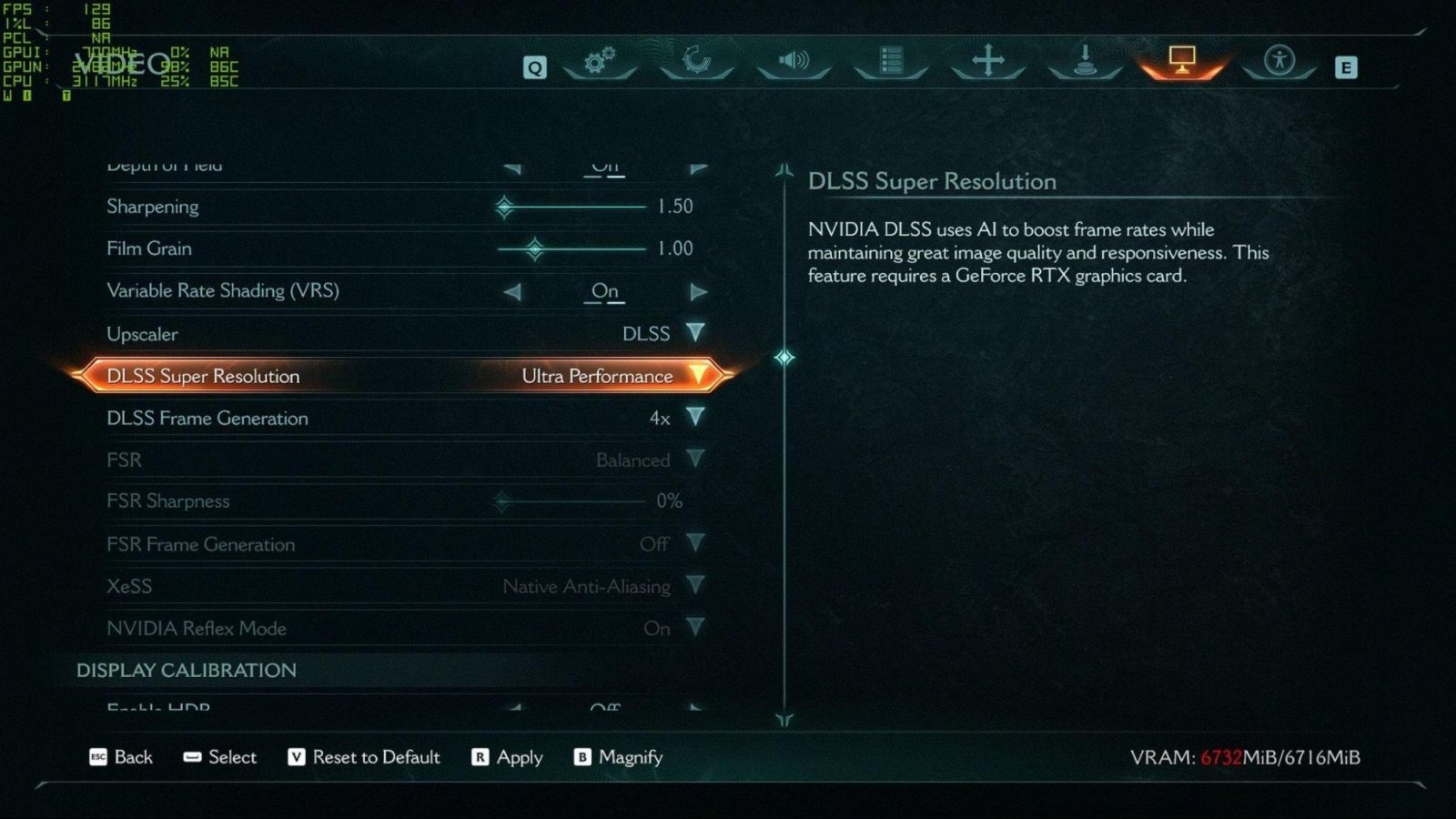Adjust the Film Grain slider
This screenshot has height=819, width=1456.
point(535,248)
